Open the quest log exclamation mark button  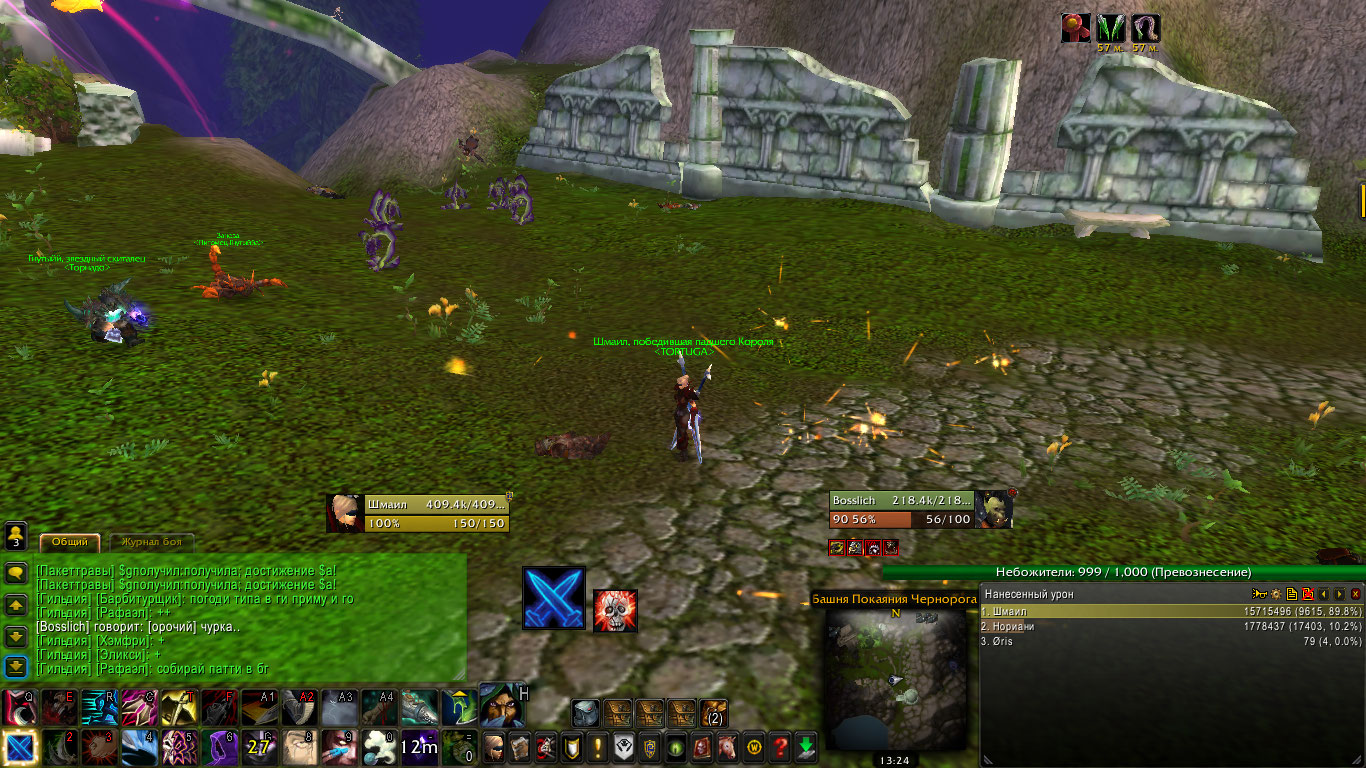[x=597, y=746]
